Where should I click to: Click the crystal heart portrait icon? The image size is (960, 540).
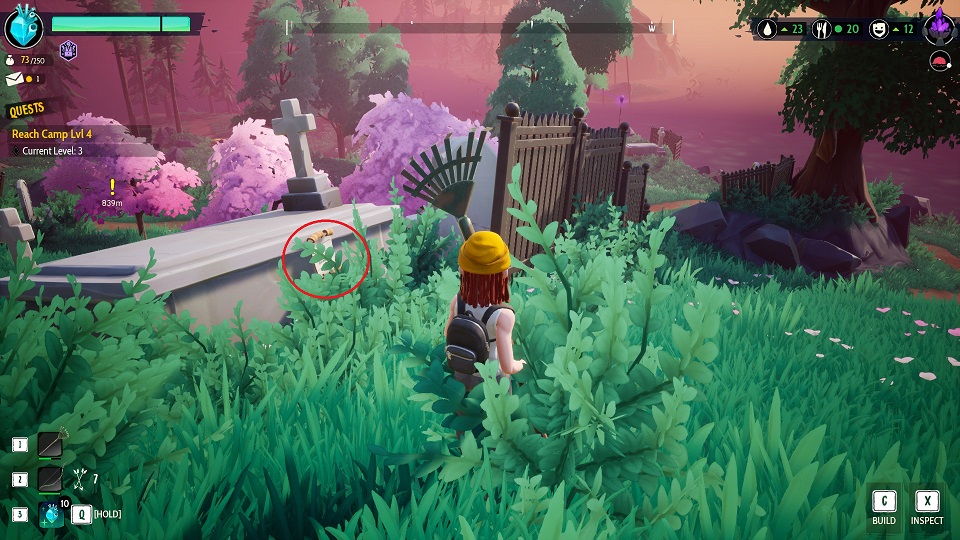(x=23, y=25)
